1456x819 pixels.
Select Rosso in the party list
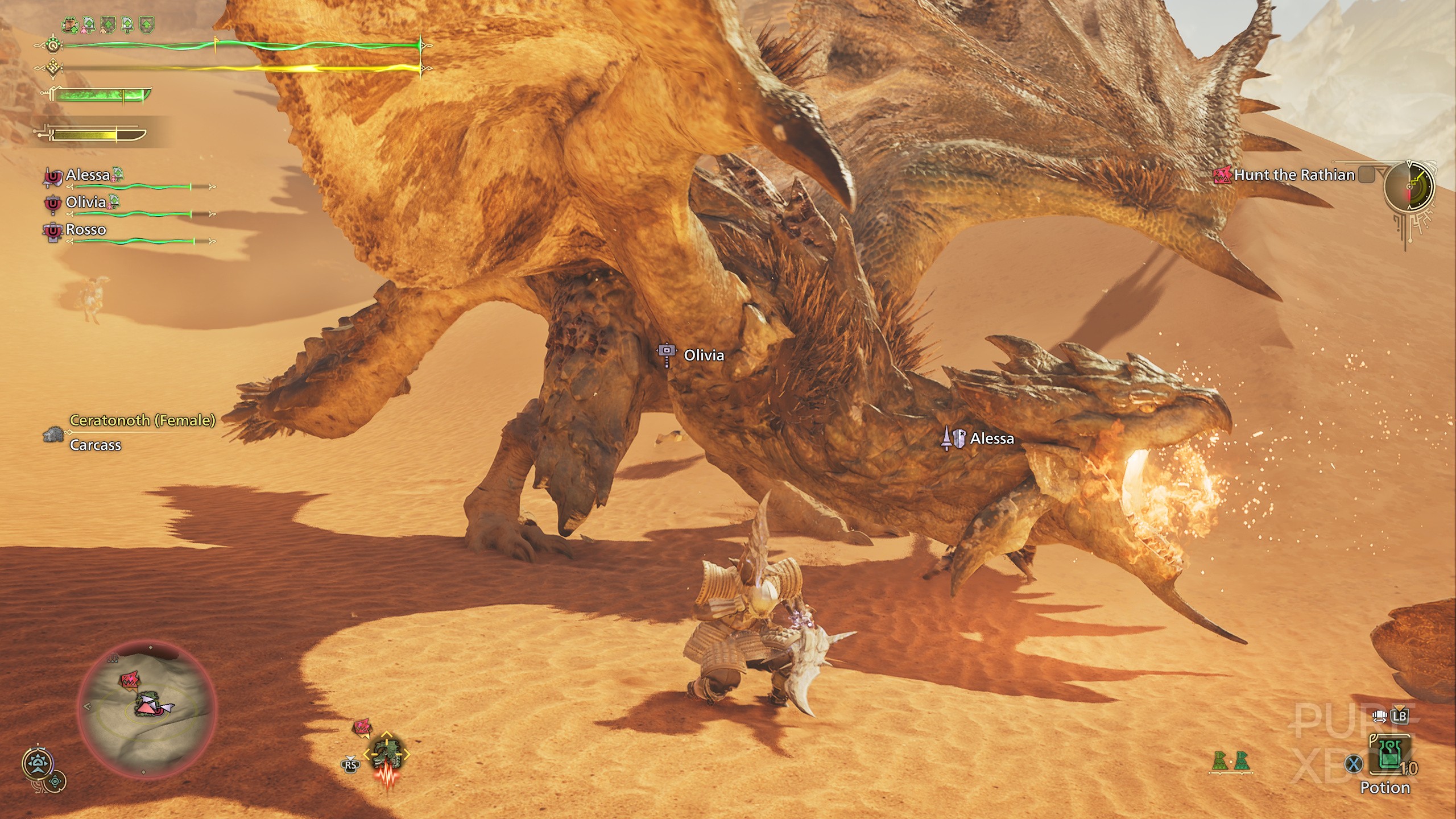(85, 230)
